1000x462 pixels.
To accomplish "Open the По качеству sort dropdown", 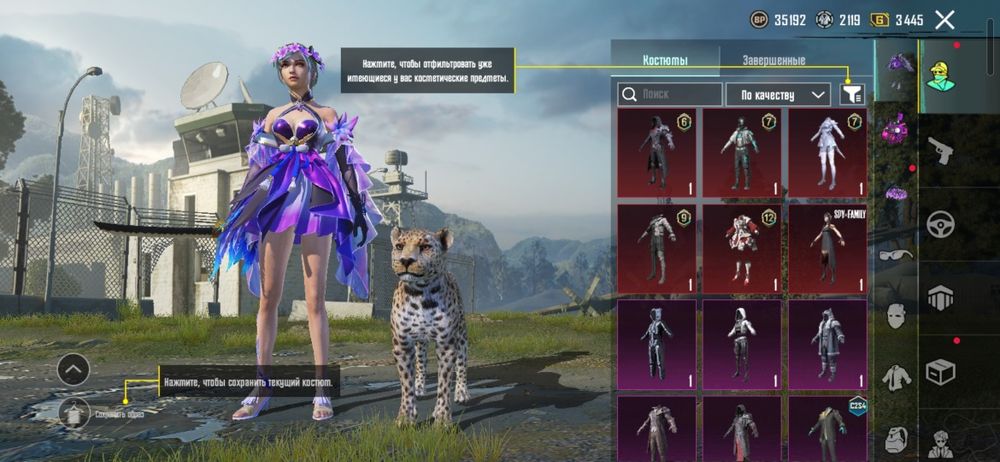I will pyautogui.click(x=777, y=94).
